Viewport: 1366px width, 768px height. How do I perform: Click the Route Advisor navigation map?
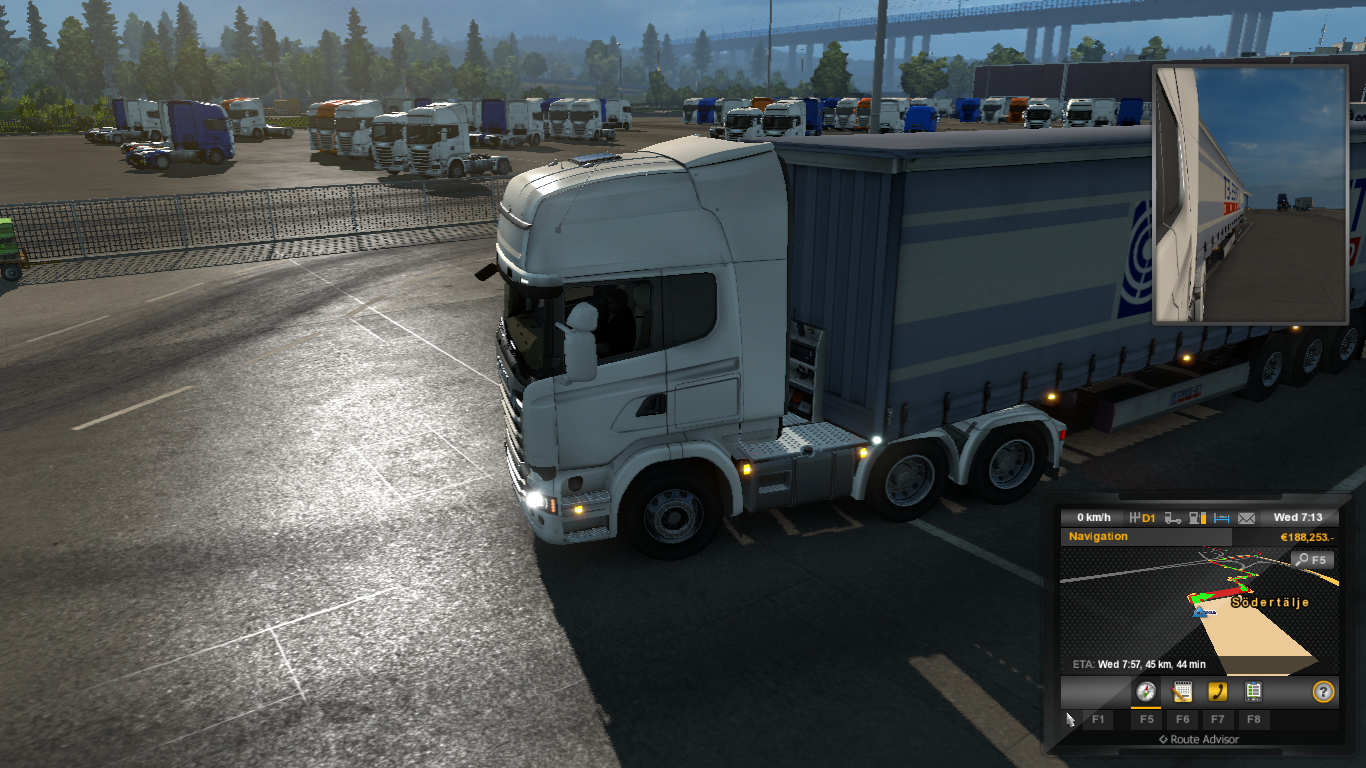(1198, 610)
